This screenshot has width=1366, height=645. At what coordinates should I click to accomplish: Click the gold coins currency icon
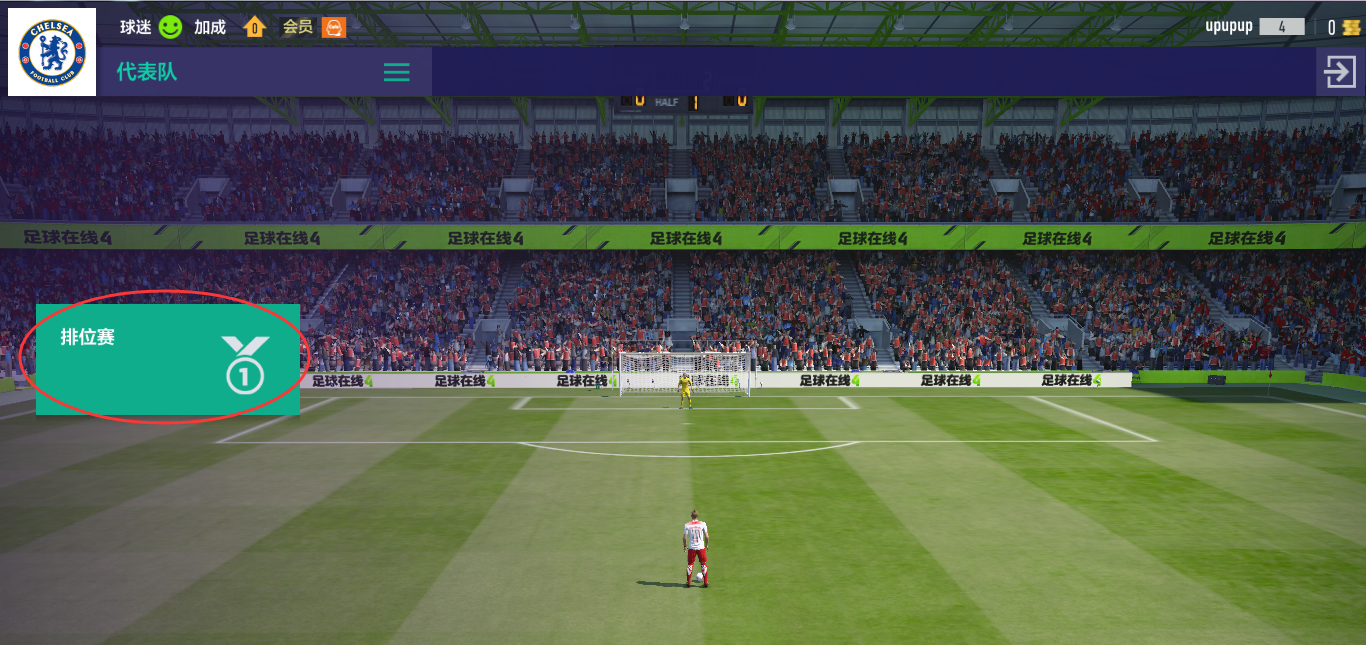click(x=1351, y=27)
